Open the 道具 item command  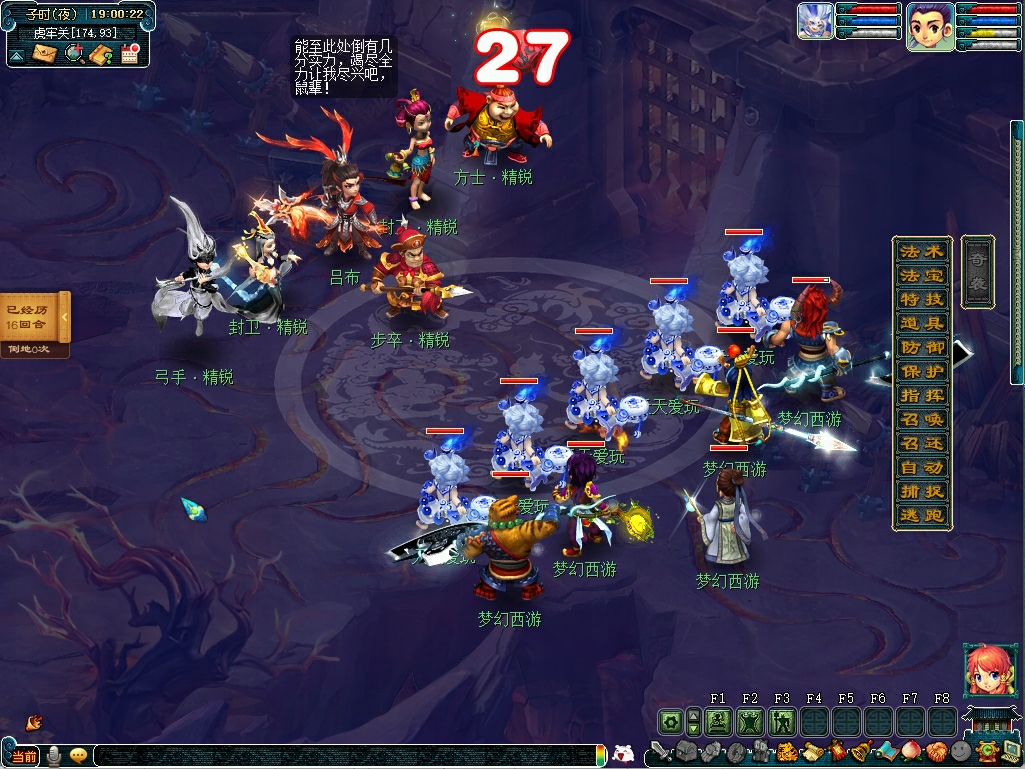pos(921,323)
